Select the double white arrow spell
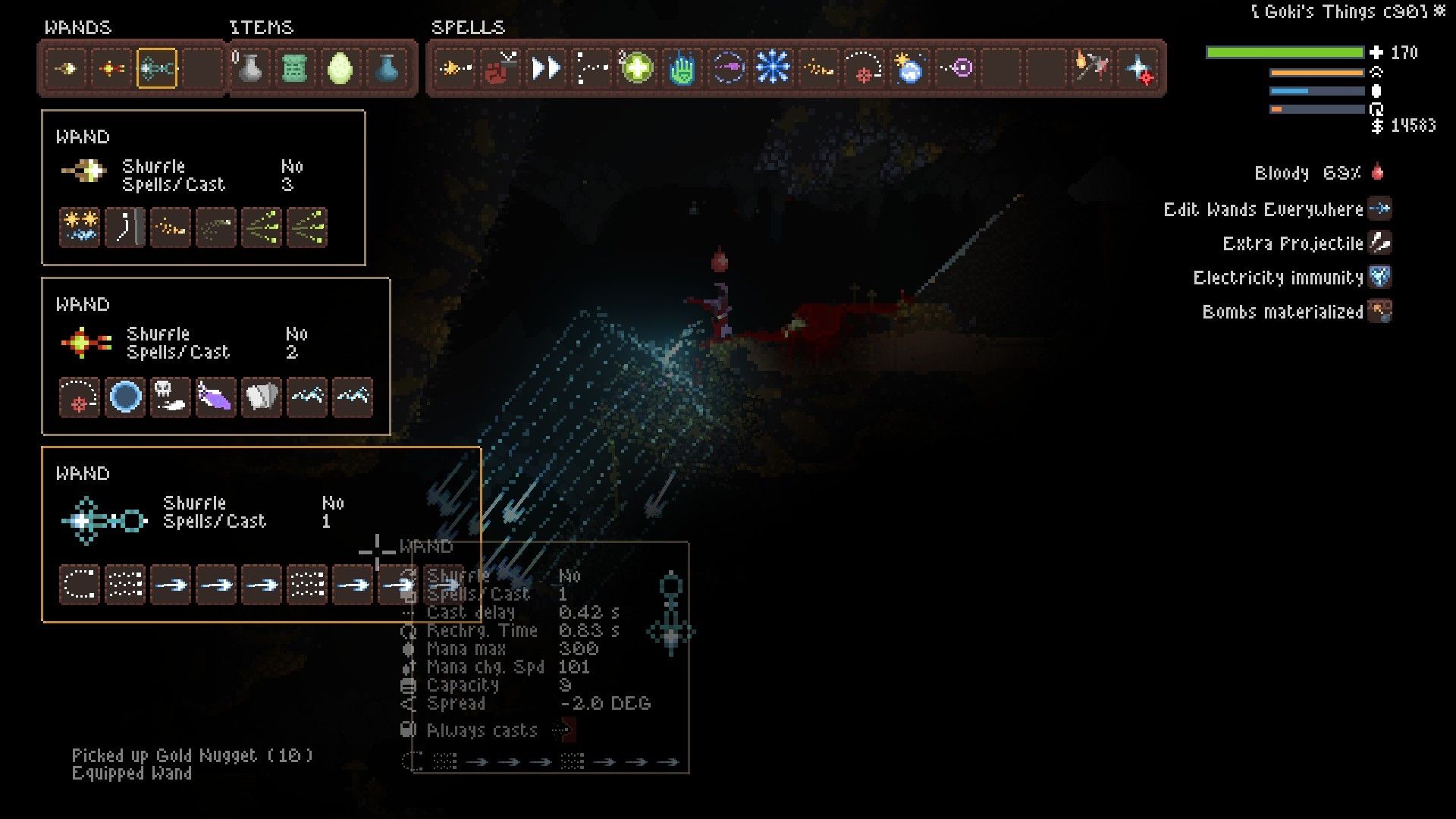Image resolution: width=1456 pixels, height=819 pixels. [x=545, y=69]
